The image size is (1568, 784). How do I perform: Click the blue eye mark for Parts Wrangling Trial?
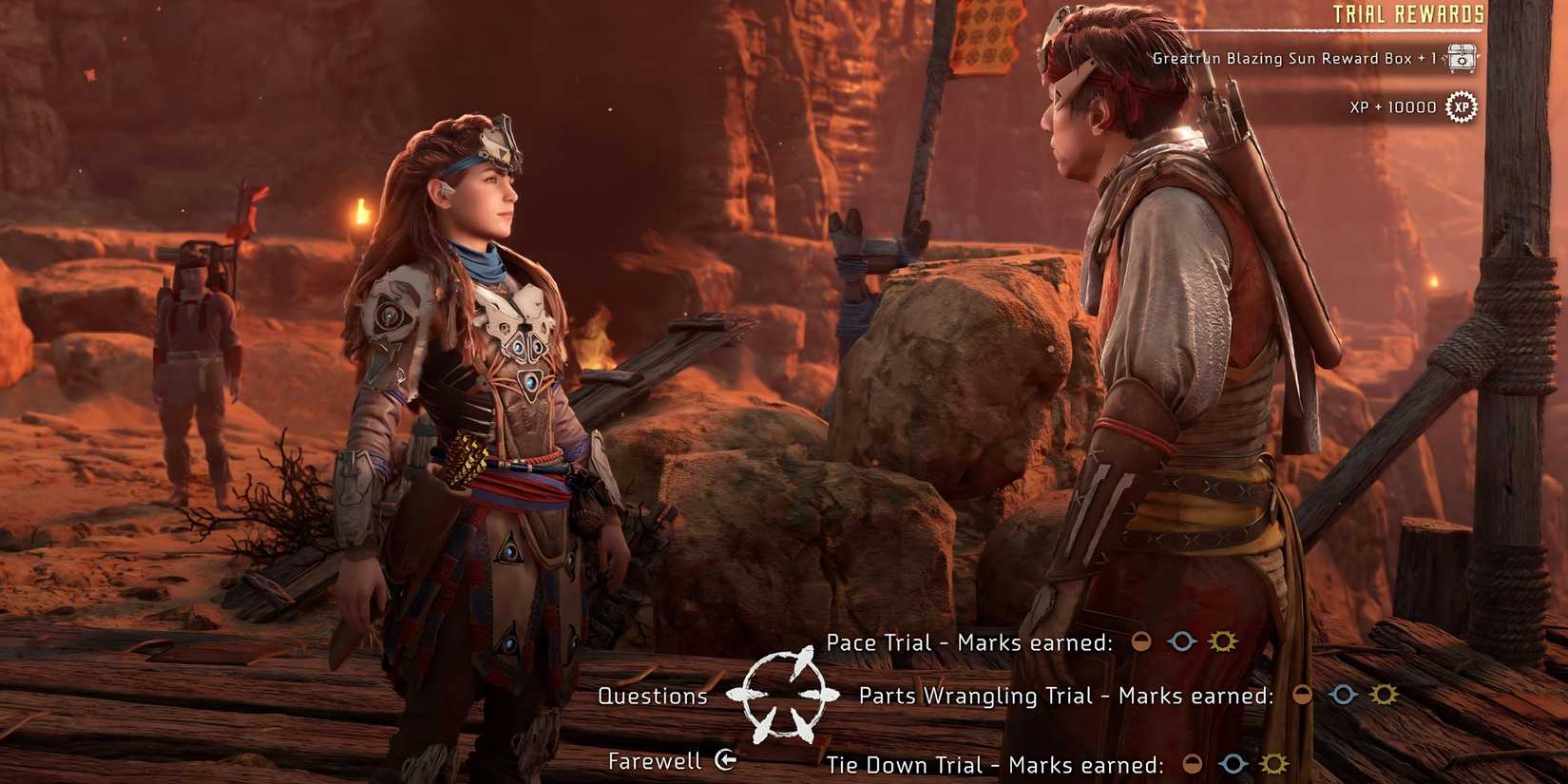(x=1343, y=696)
